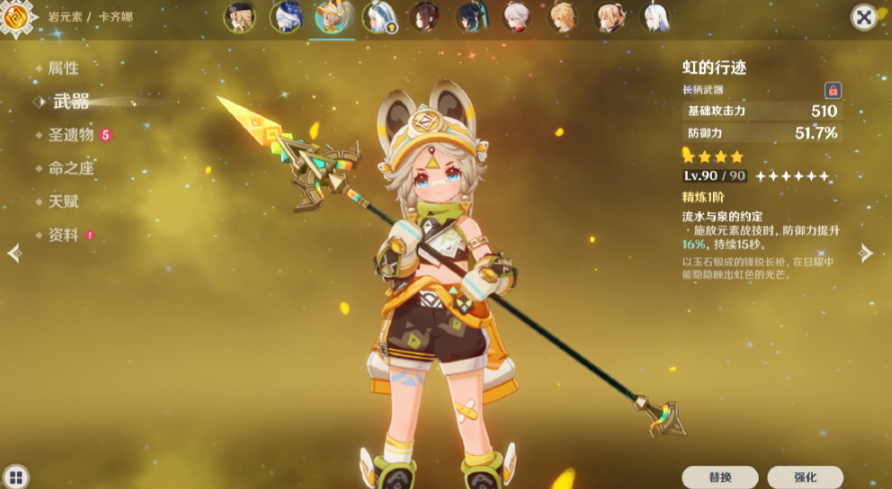Pick the dark teal-haired character portrait
This screenshot has width=892, height=489.
[471, 18]
